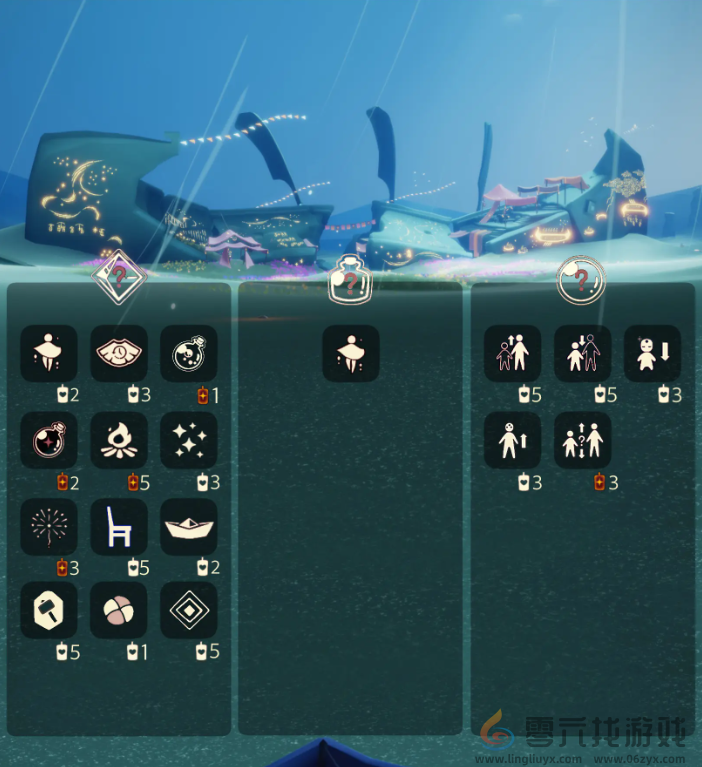Select the grow taller figures icon

click(x=512, y=353)
